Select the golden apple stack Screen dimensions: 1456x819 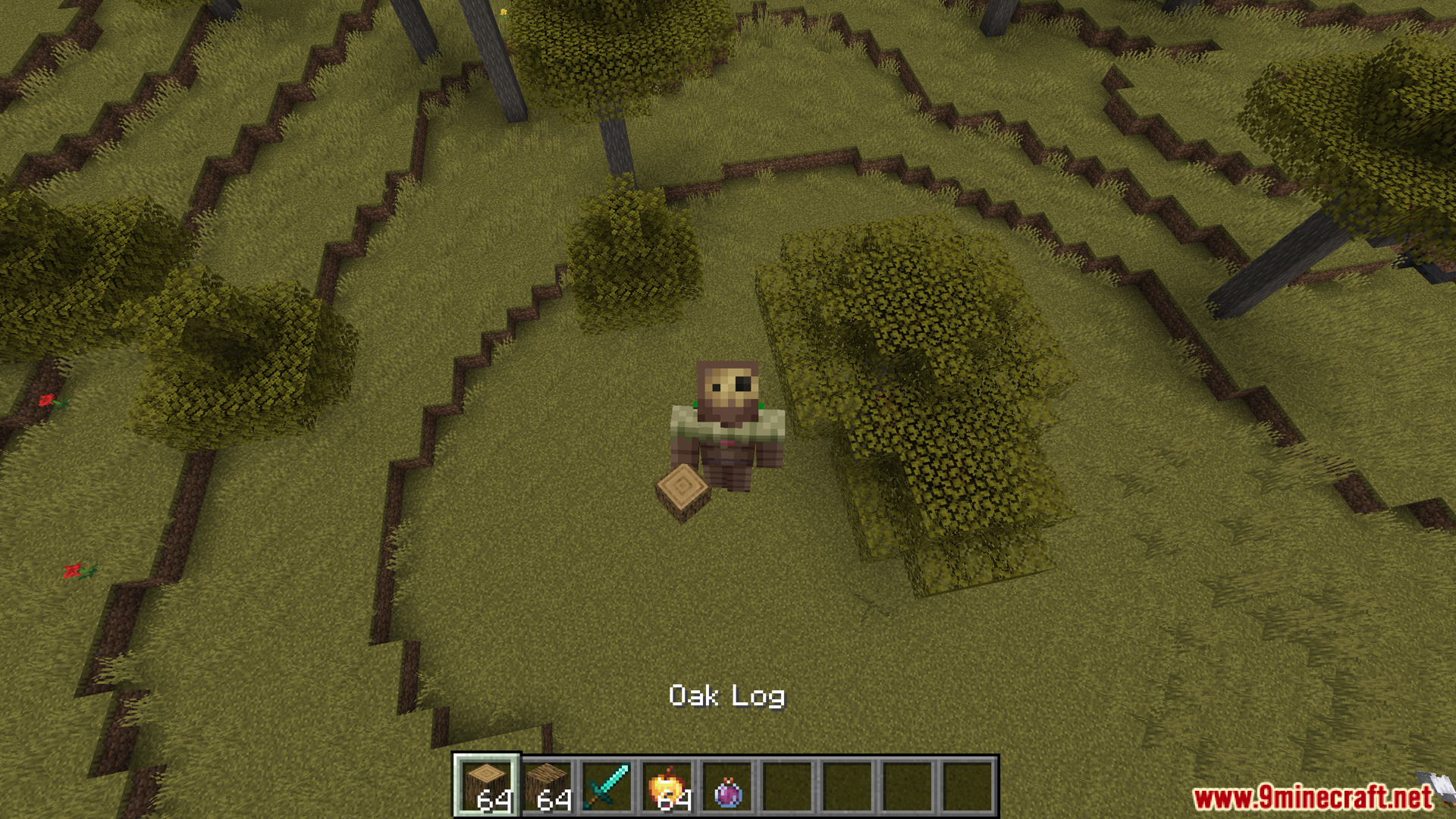pos(667,786)
